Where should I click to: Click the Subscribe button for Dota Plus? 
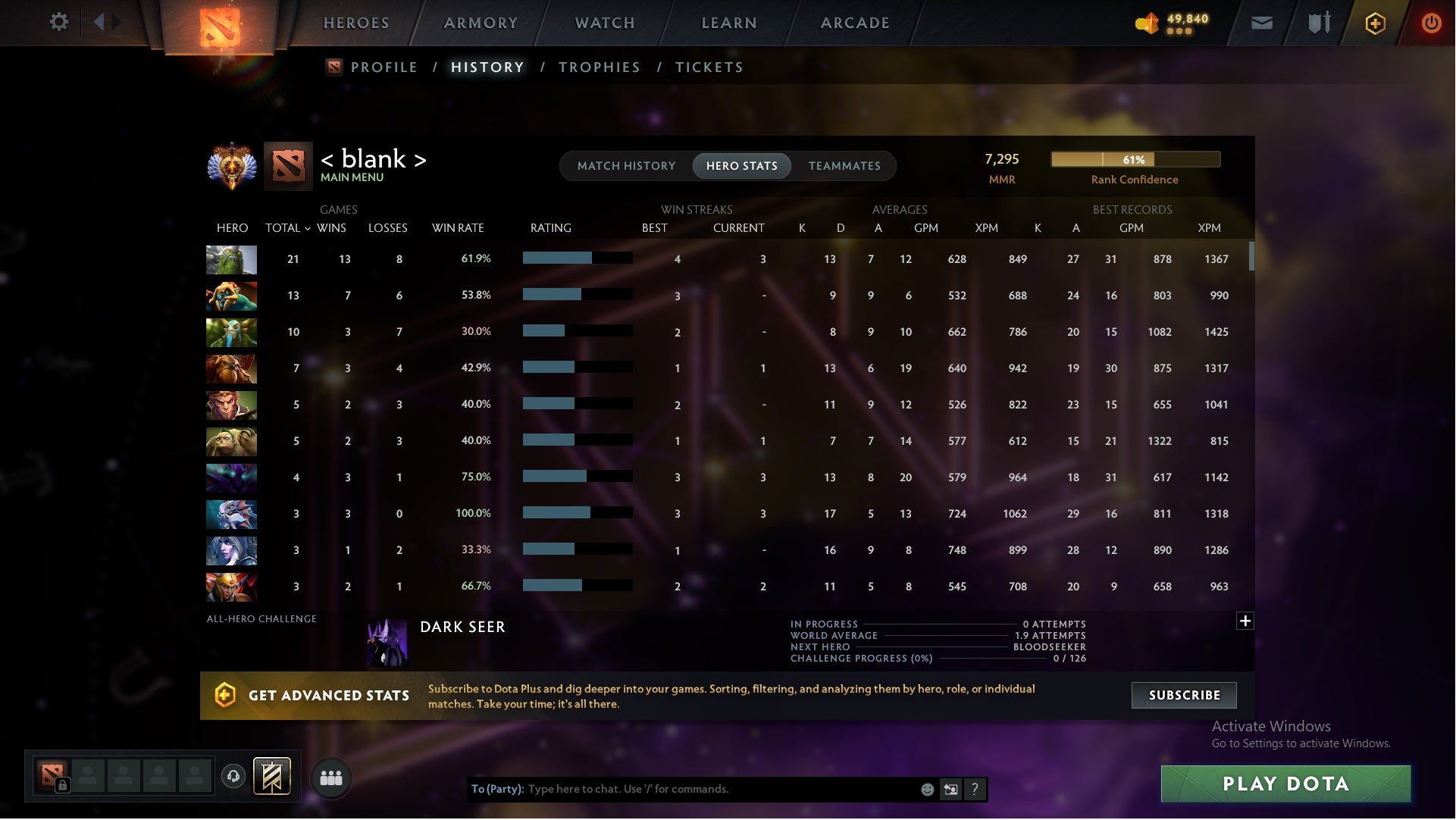[1183, 695]
